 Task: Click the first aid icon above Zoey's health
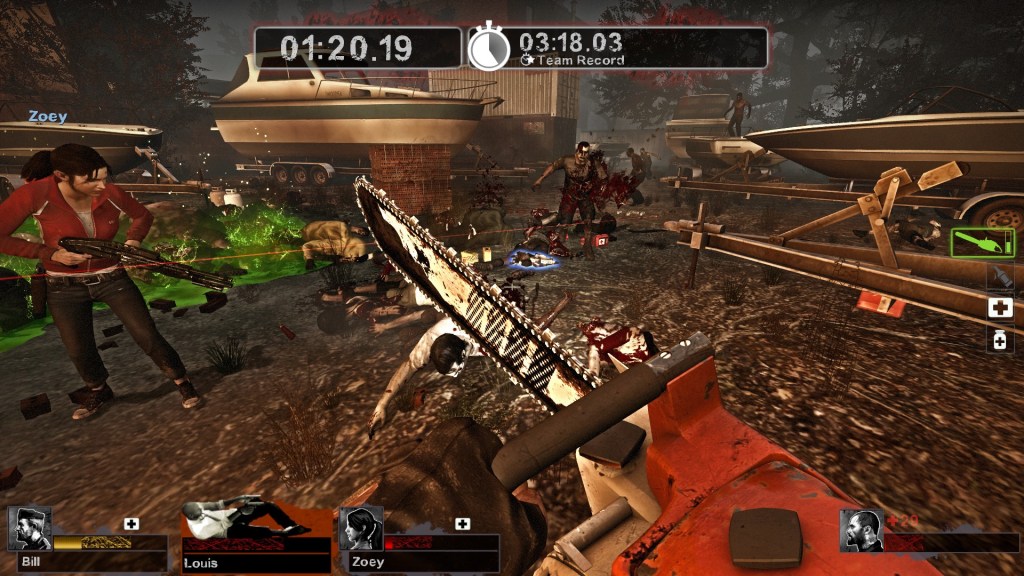point(462,524)
